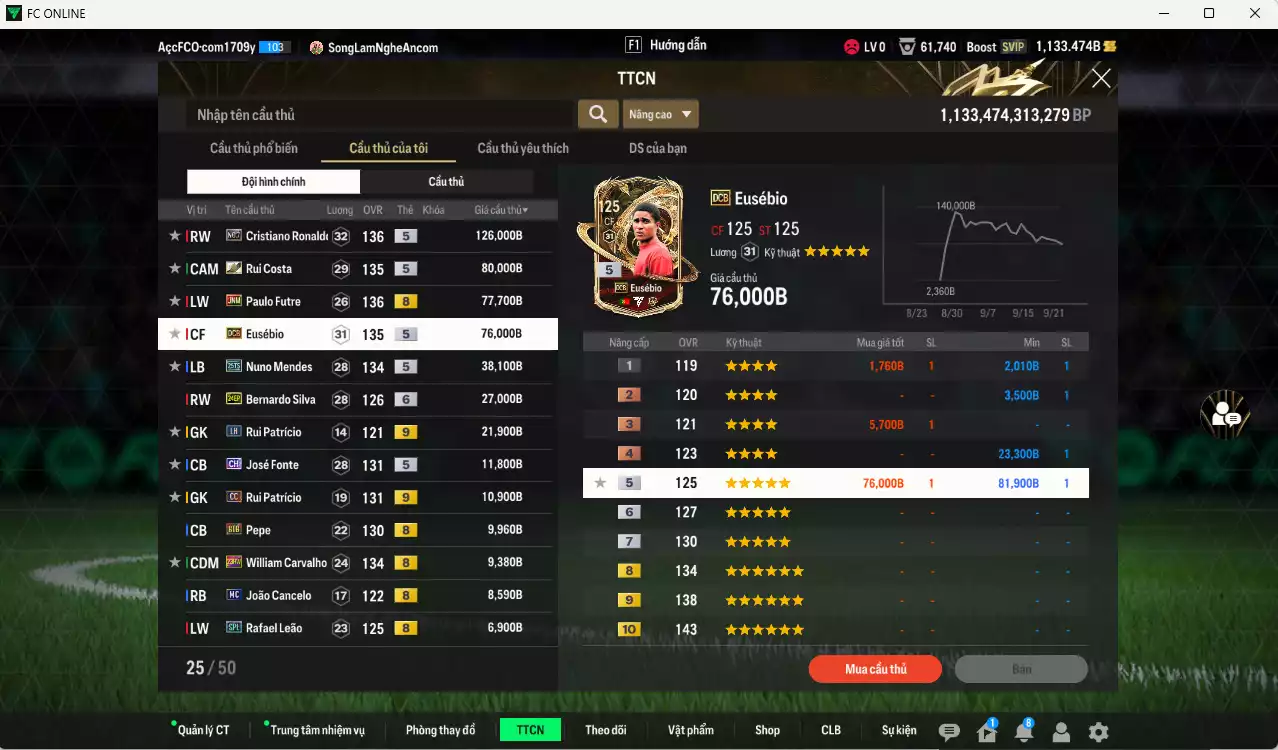This screenshot has height=750, width=1278.
Task: Select Bernardo Silva in the list
Action: coord(358,399)
